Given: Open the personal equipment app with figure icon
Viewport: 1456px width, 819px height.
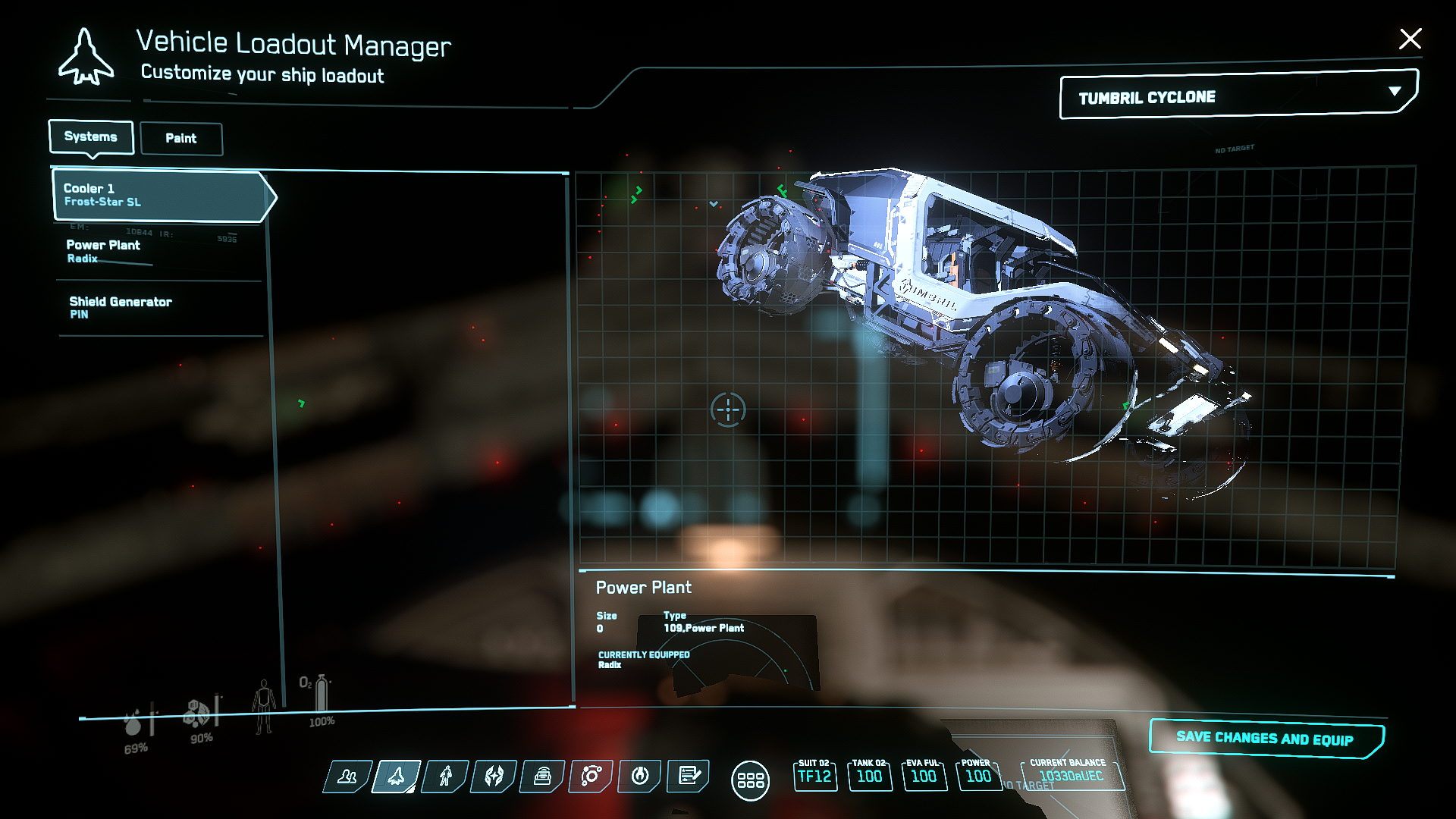Looking at the screenshot, I should point(445,777).
